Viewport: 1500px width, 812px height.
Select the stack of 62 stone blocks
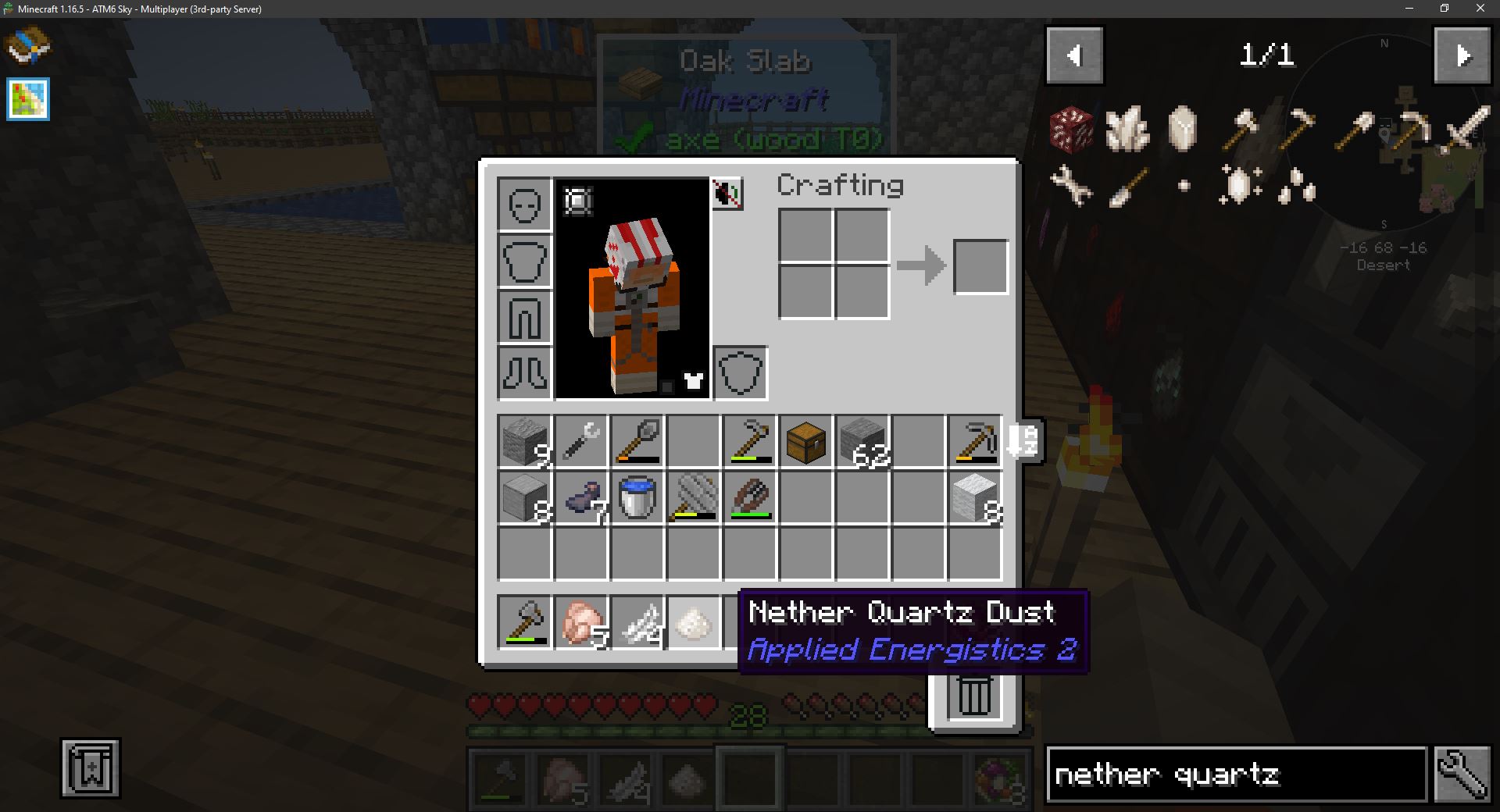[862, 442]
